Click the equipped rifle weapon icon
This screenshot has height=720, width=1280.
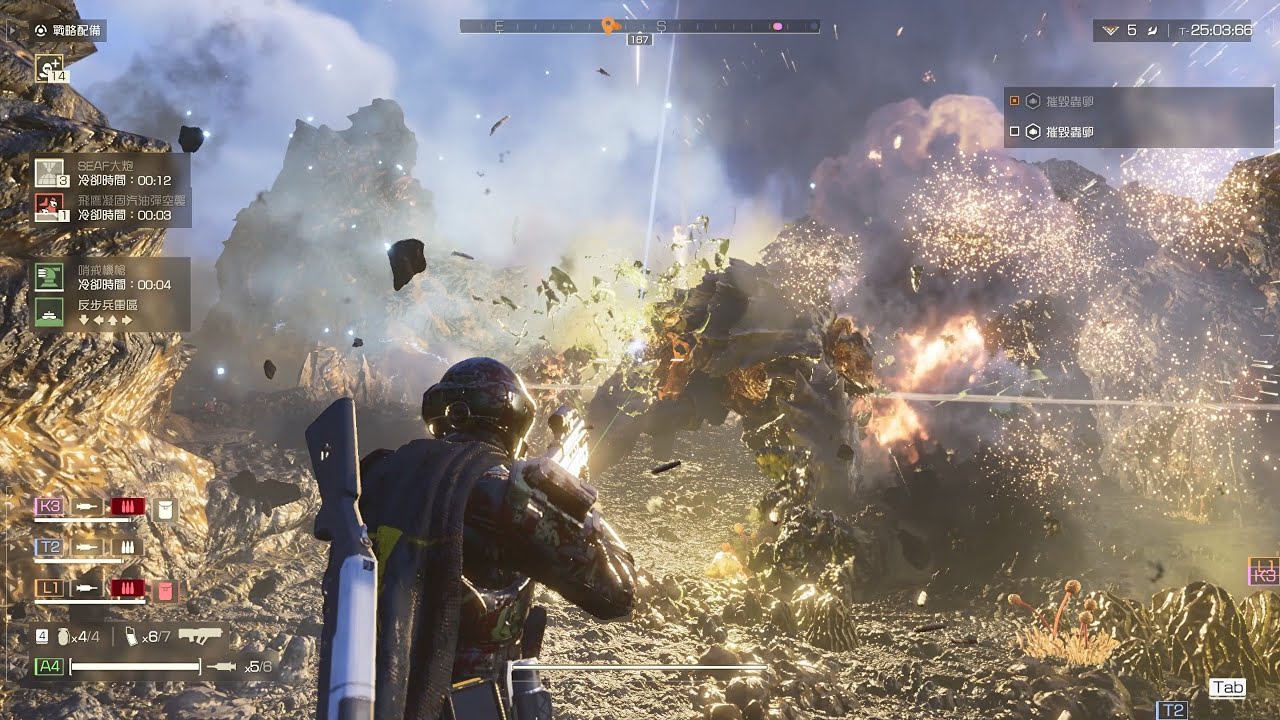tap(199, 635)
